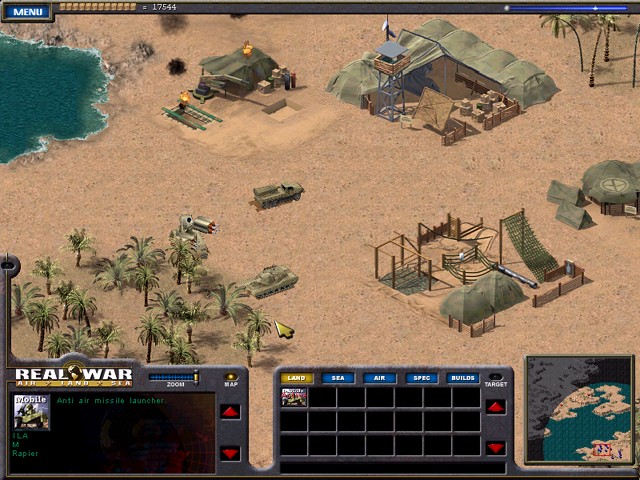Open the BUILDS tab
Image resolution: width=640 pixels, height=480 pixels.
(463, 378)
